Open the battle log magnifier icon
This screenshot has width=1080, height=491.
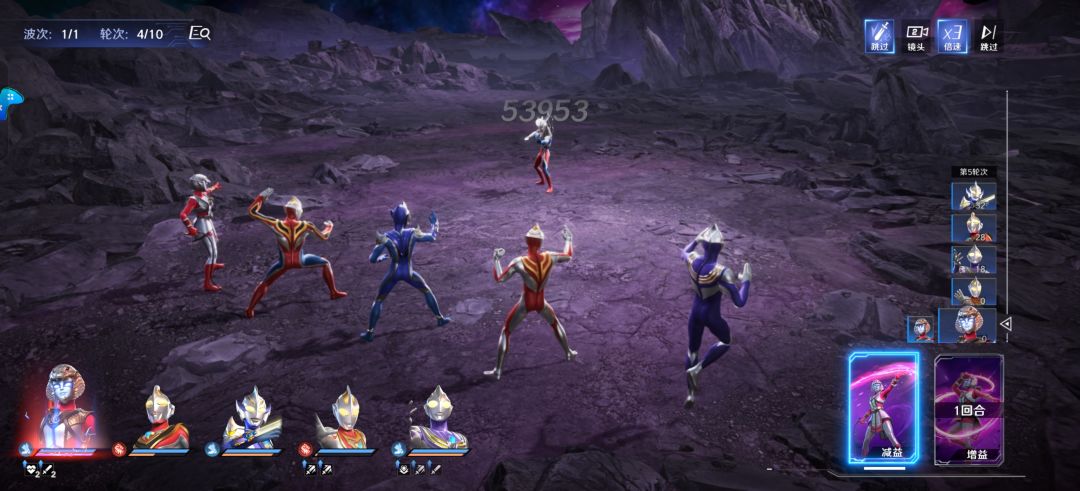[200, 33]
